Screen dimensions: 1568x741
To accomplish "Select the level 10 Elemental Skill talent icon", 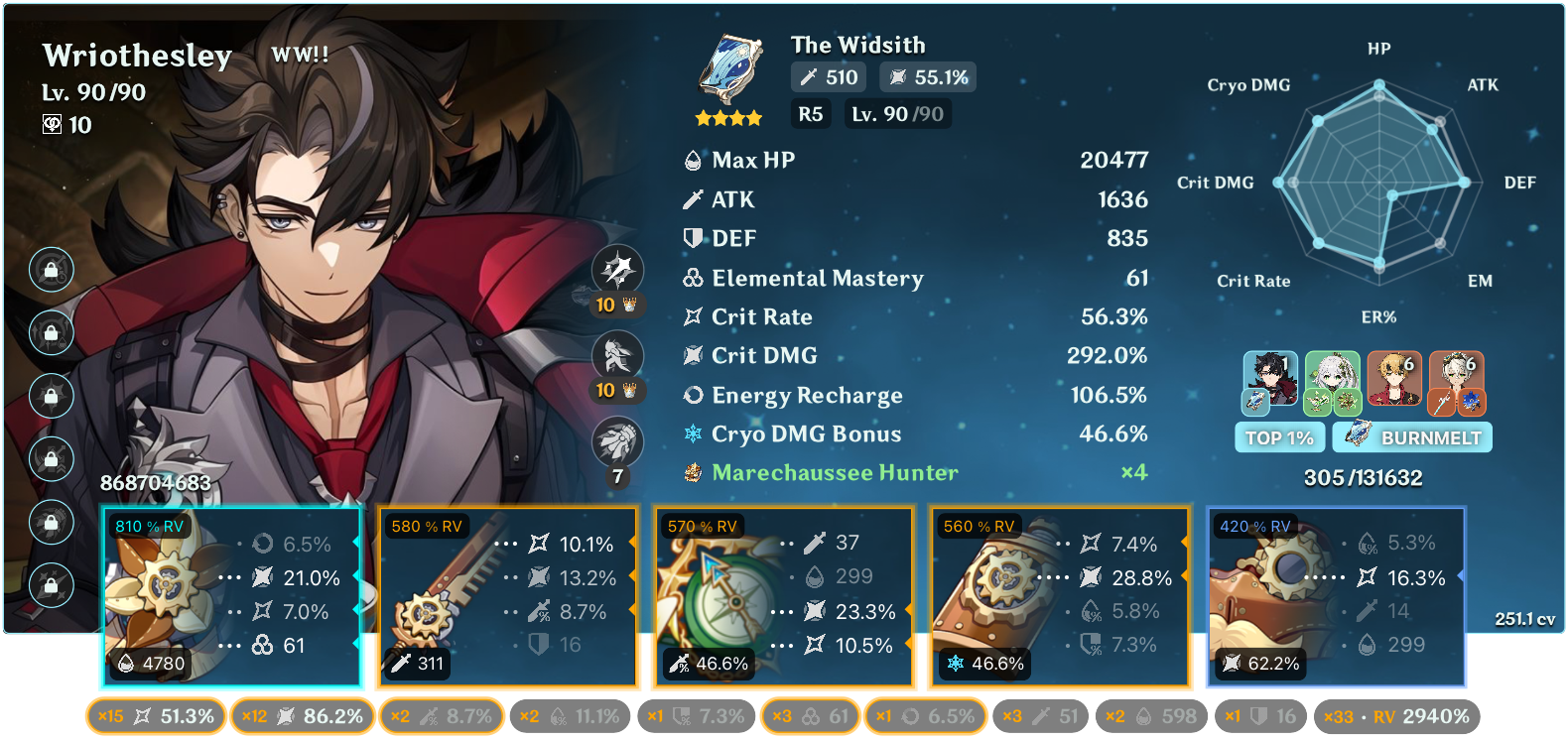I will (620, 354).
